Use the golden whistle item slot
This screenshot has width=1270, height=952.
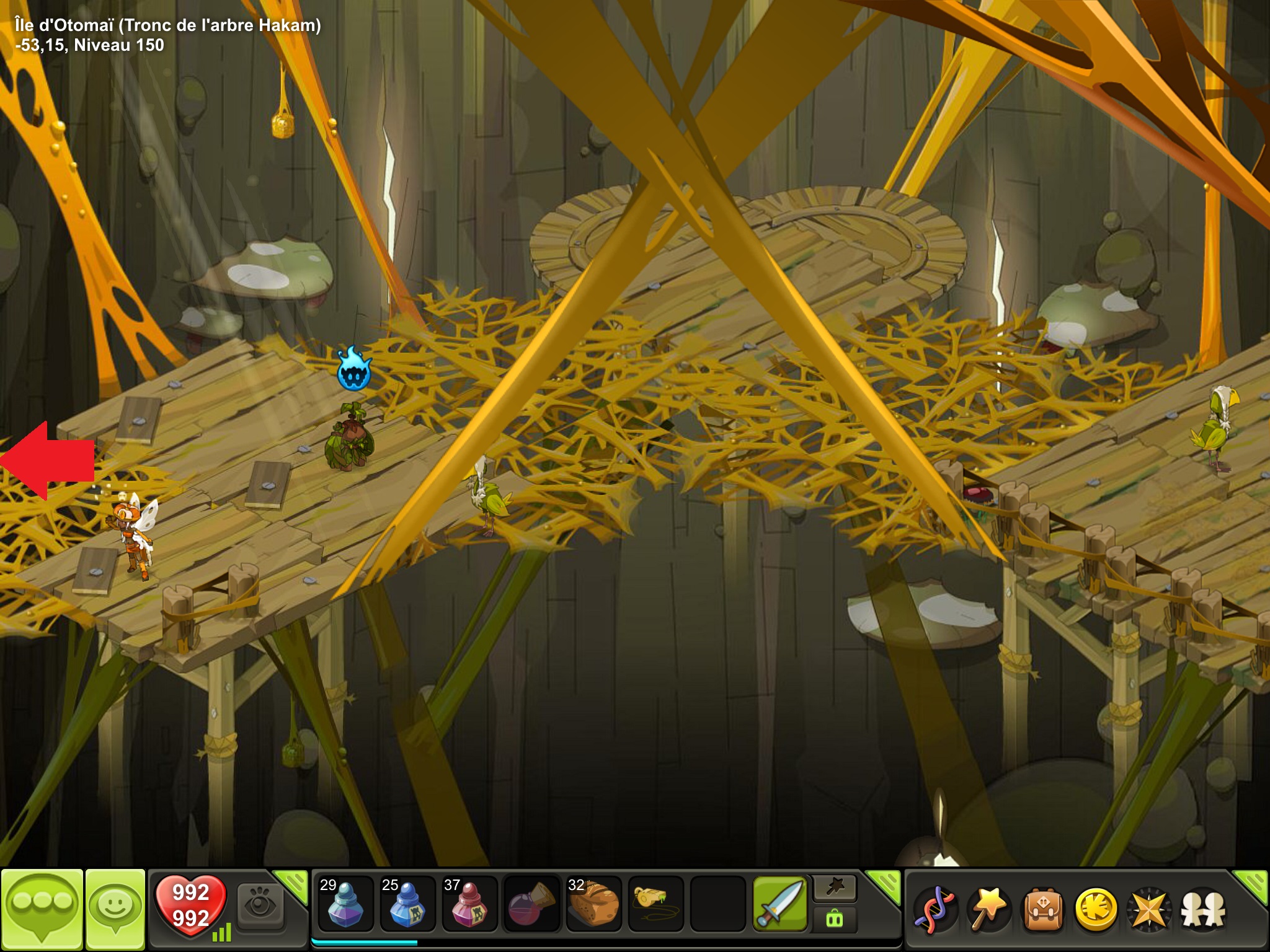point(655,904)
